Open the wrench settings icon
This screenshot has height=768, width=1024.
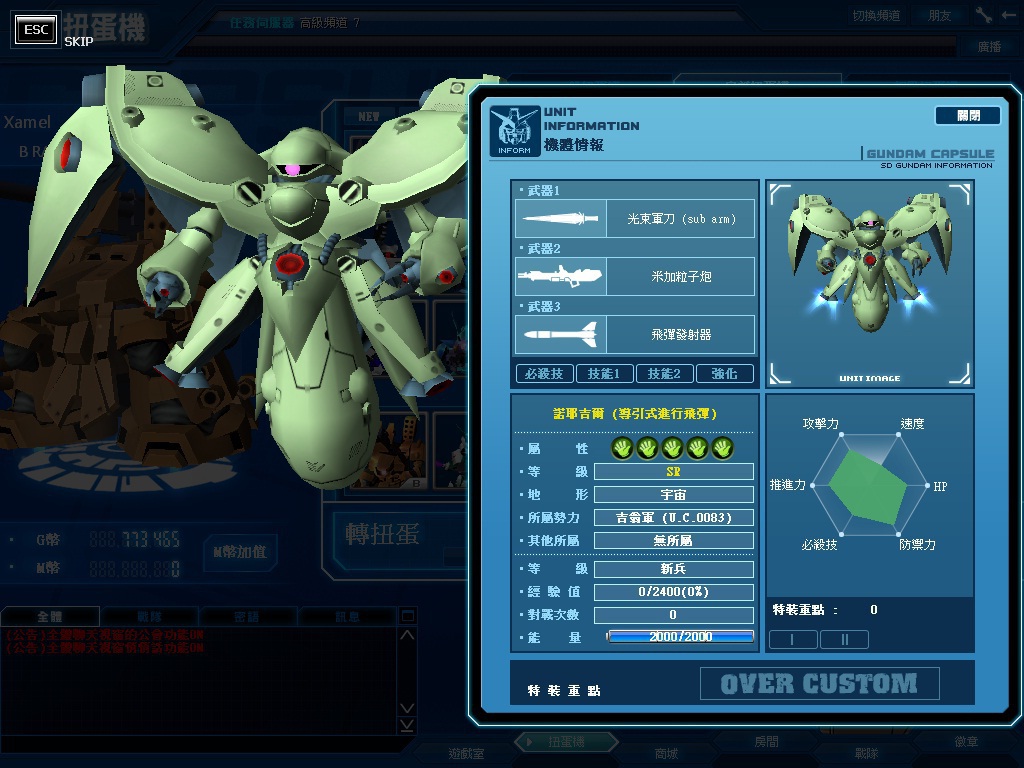(984, 16)
